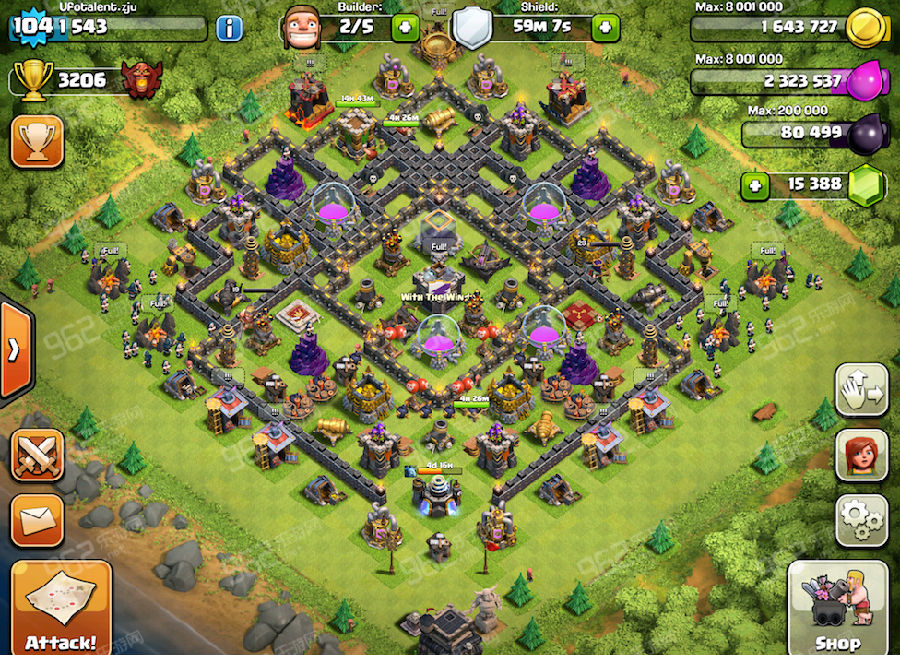900x655 pixels.
Task: Open the Shop
Action: [x=838, y=606]
